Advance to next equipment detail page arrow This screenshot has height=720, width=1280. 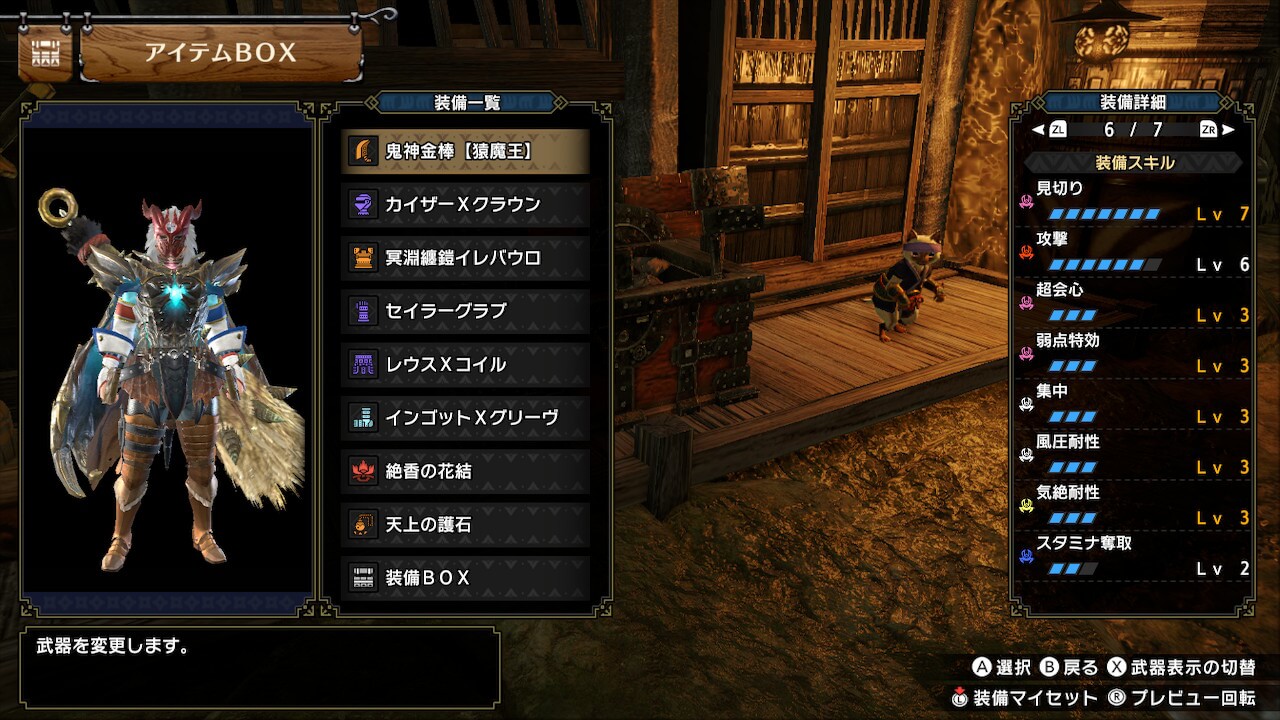pyautogui.click(x=1228, y=130)
